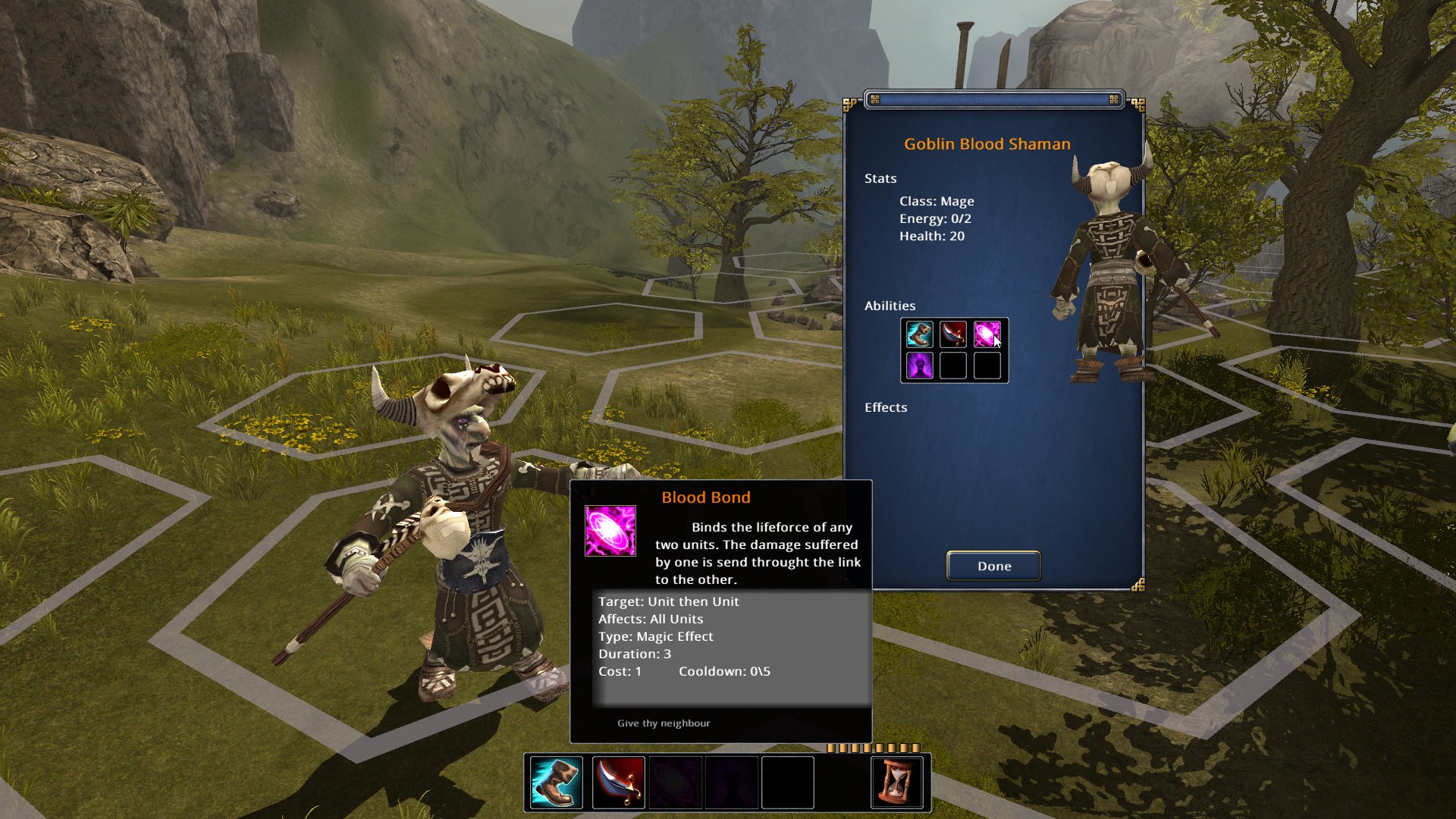Choose the curved blade ability in the Abilities panel

(x=953, y=334)
